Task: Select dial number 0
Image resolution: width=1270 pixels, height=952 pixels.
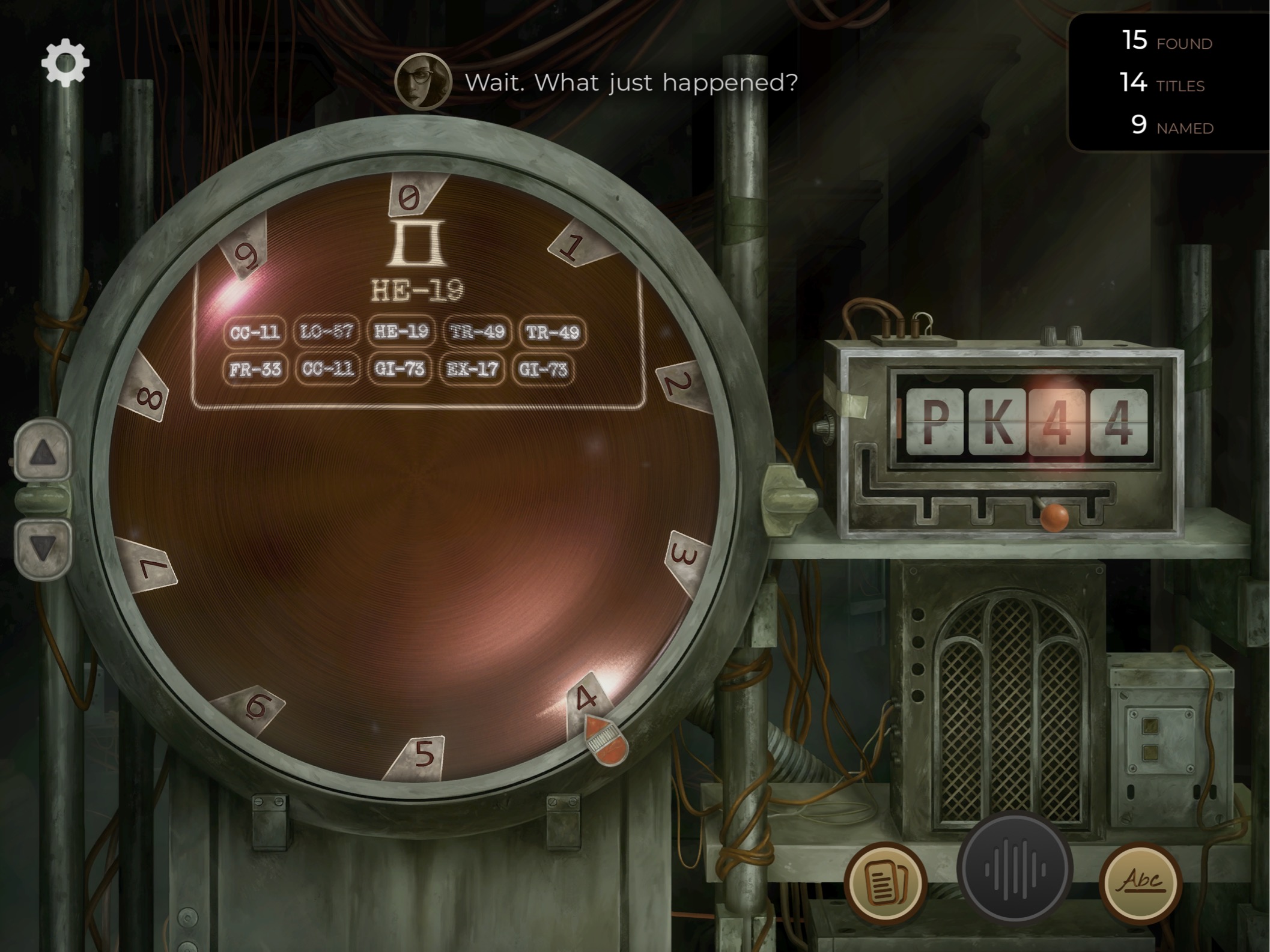Action: (x=411, y=196)
